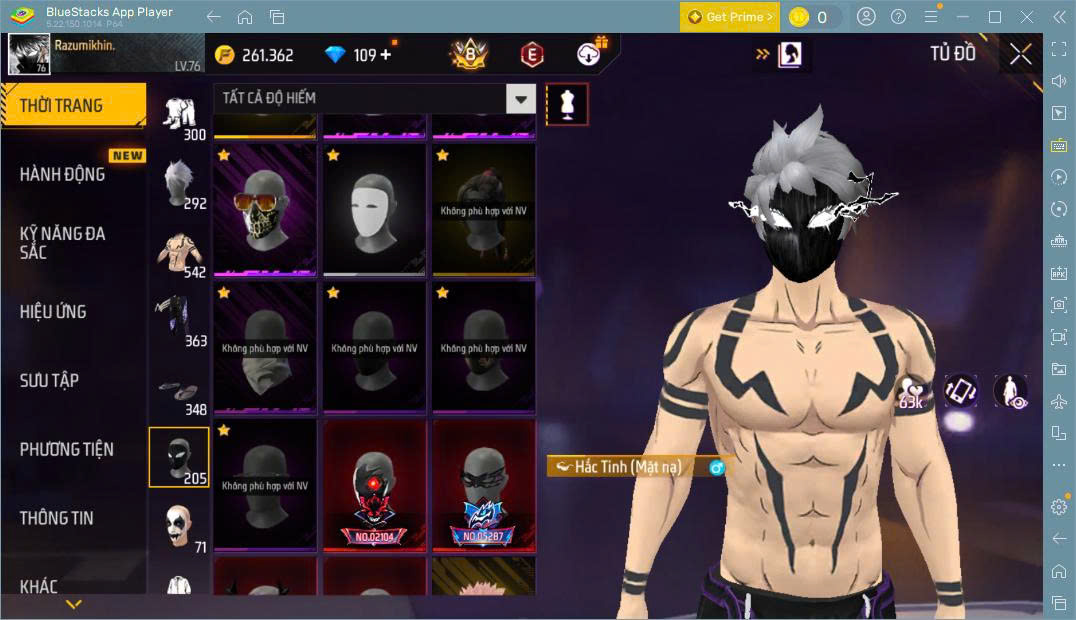This screenshot has width=1076, height=620.
Task: Click the BlueStacks Get Prime button
Action: [x=730, y=17]
